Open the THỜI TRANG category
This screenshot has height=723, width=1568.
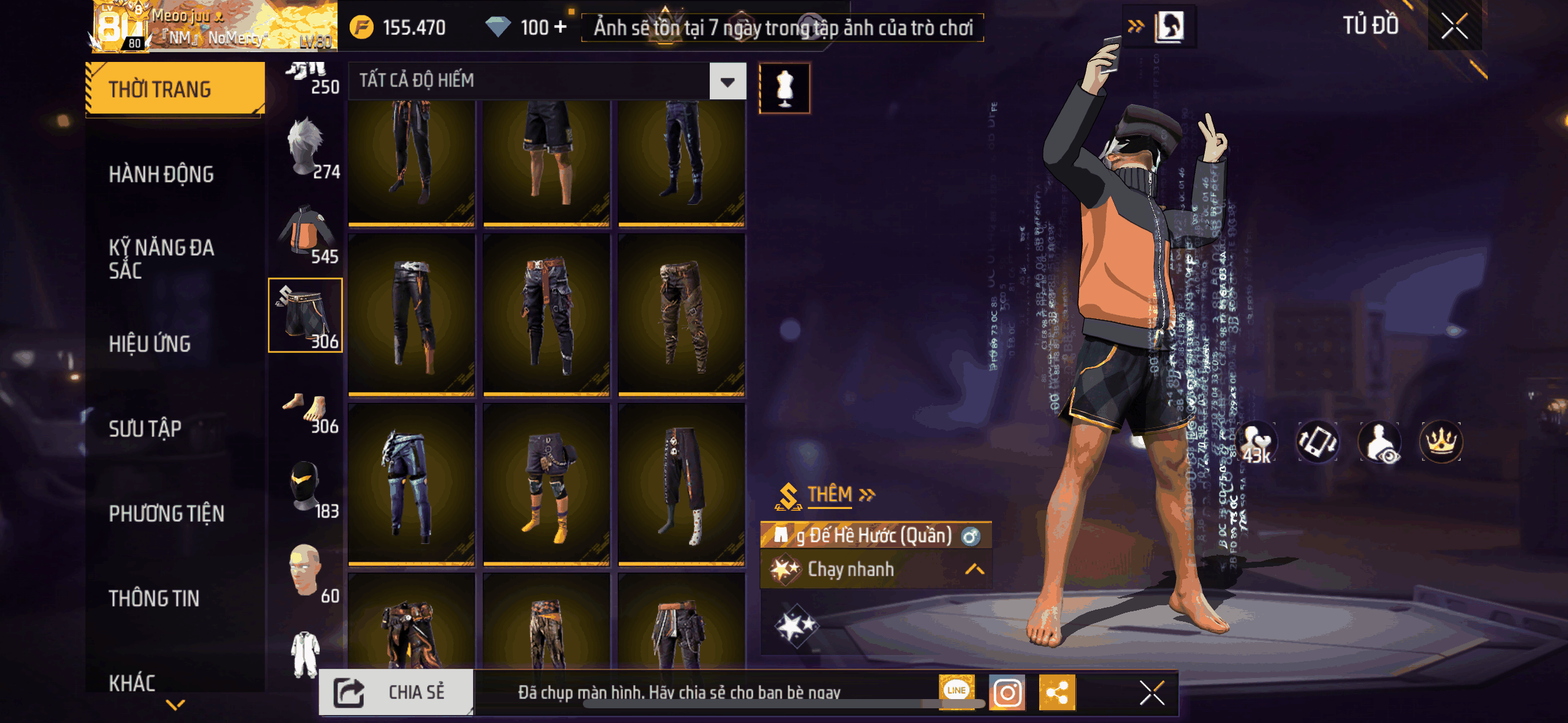[175, 89]
